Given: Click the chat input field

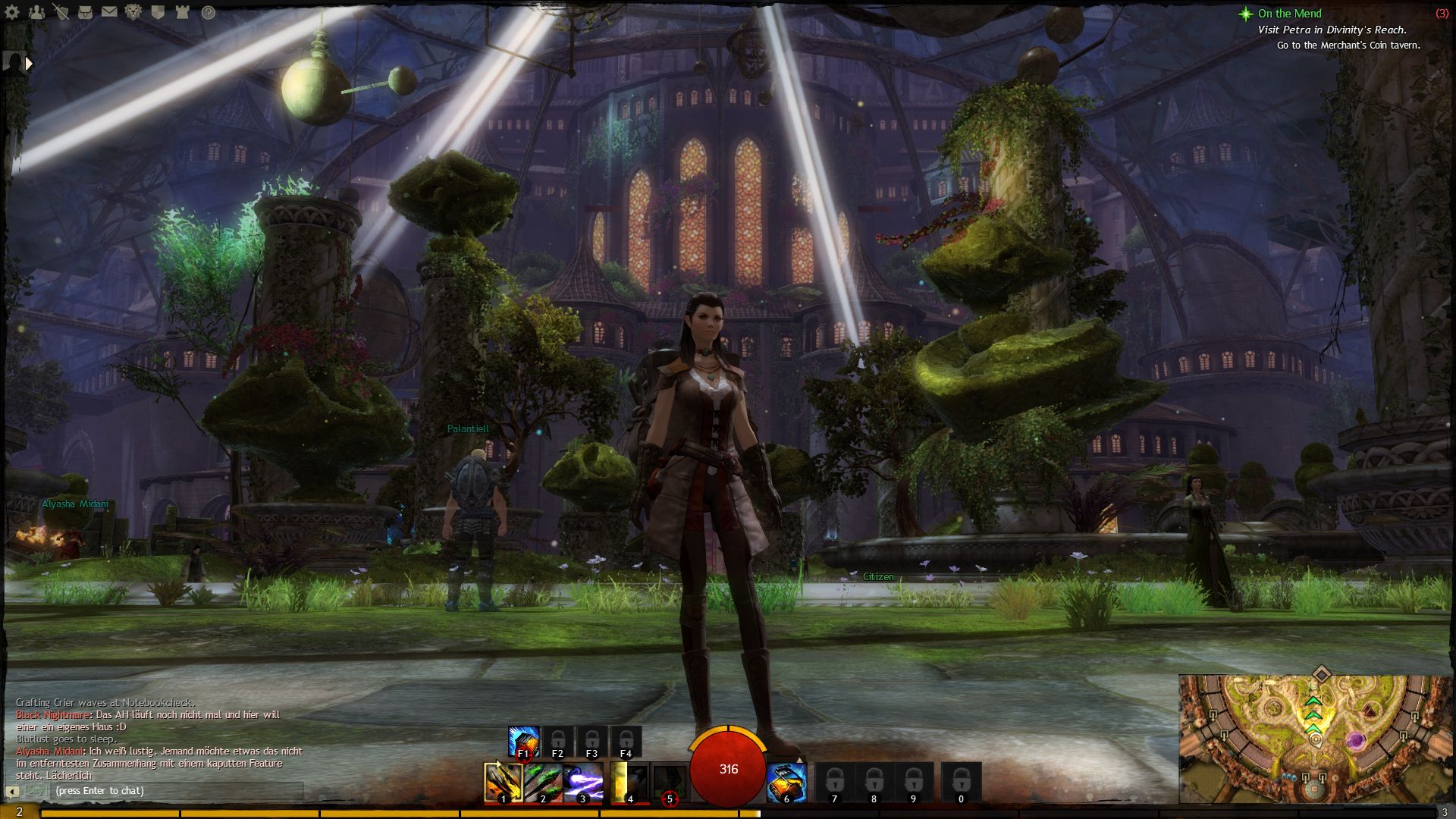Looking at the screenshot, I should pyautogui.click(x=176, y=791).
